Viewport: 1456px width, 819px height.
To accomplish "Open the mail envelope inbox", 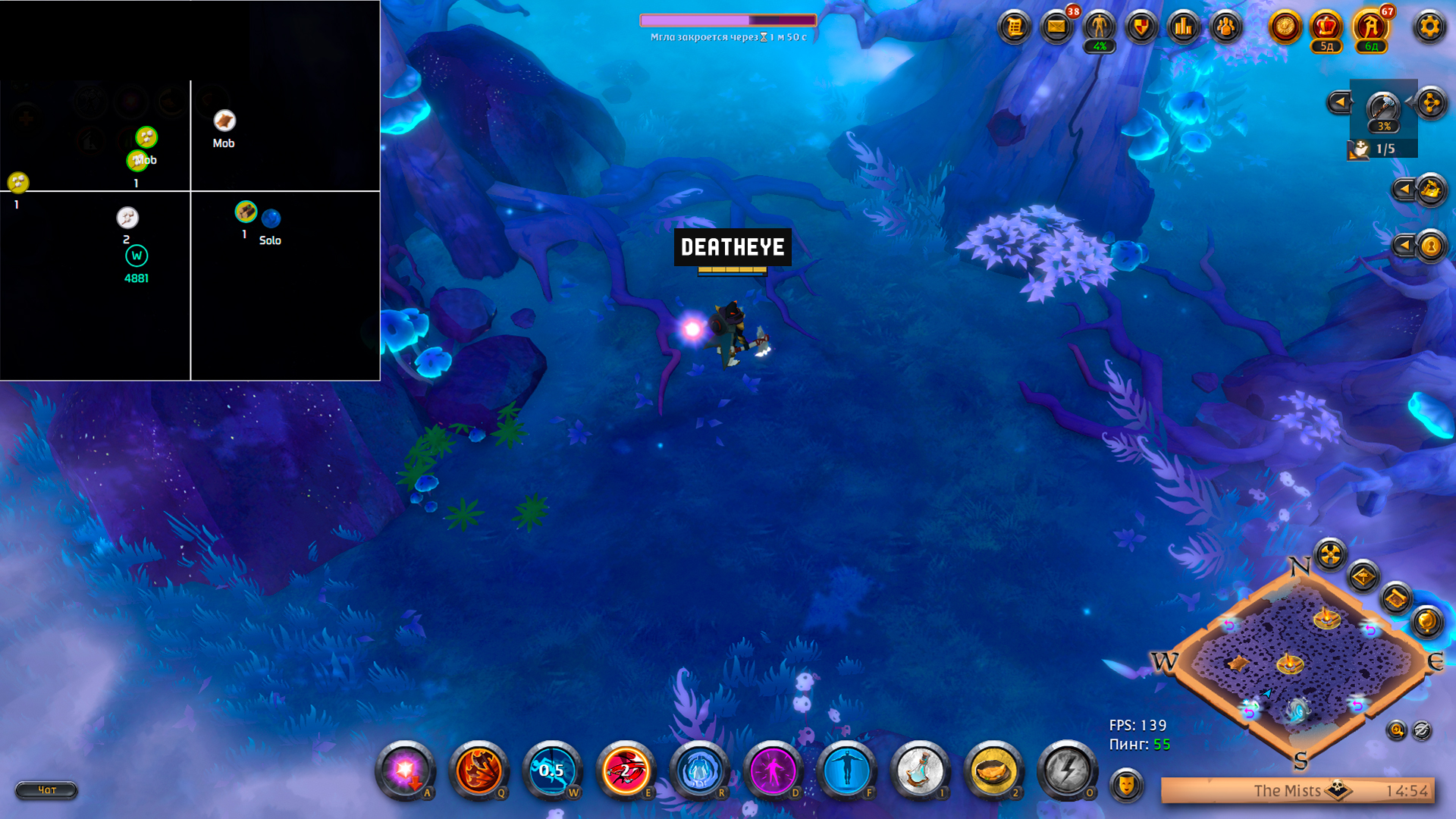I will (x=1056, y=28).
